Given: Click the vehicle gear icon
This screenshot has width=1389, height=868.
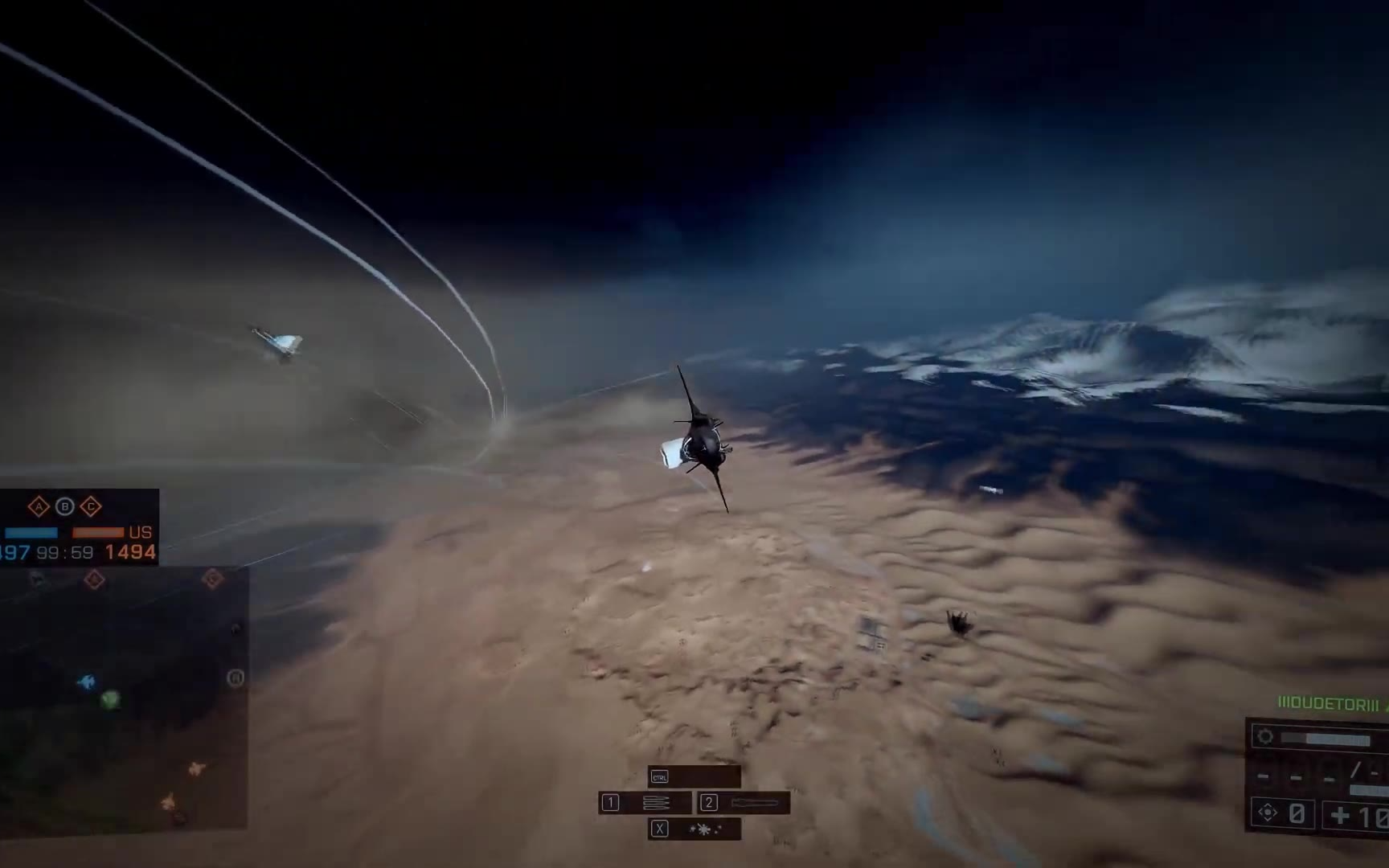Looking at the screenshot, I should (1265, 736).
